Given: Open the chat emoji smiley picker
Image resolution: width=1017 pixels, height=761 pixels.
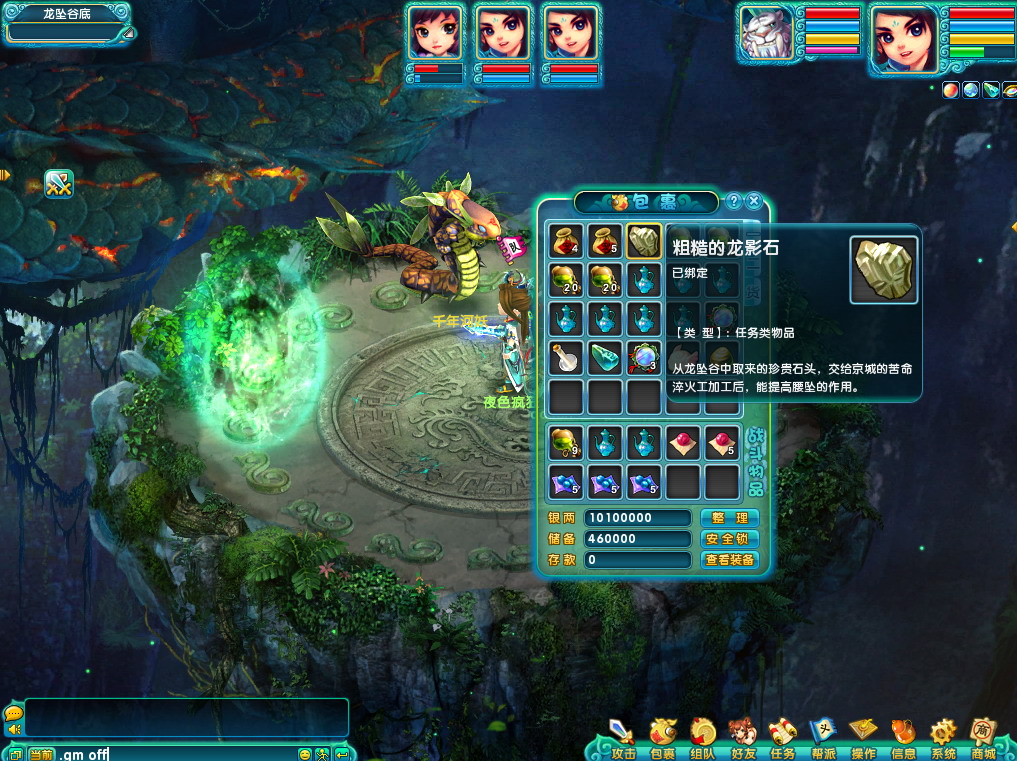Looking at the screenshot, I should pyautogui.click(x=304, y=754).
